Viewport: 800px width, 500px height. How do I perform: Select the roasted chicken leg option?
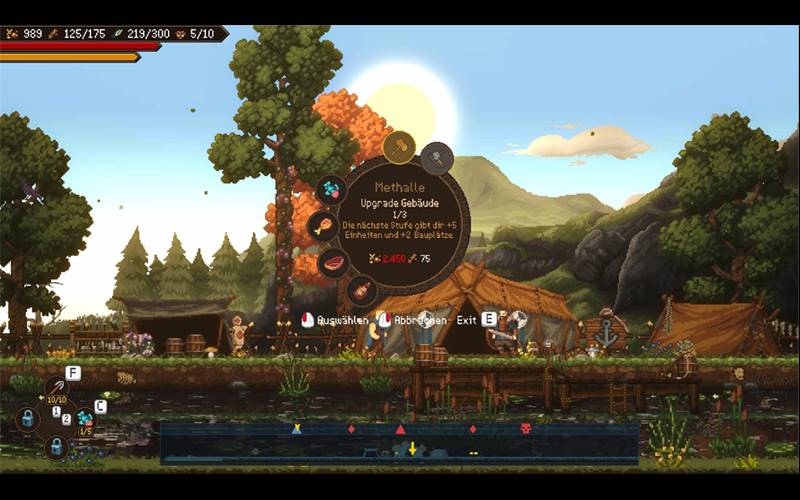tap(322, 226)
